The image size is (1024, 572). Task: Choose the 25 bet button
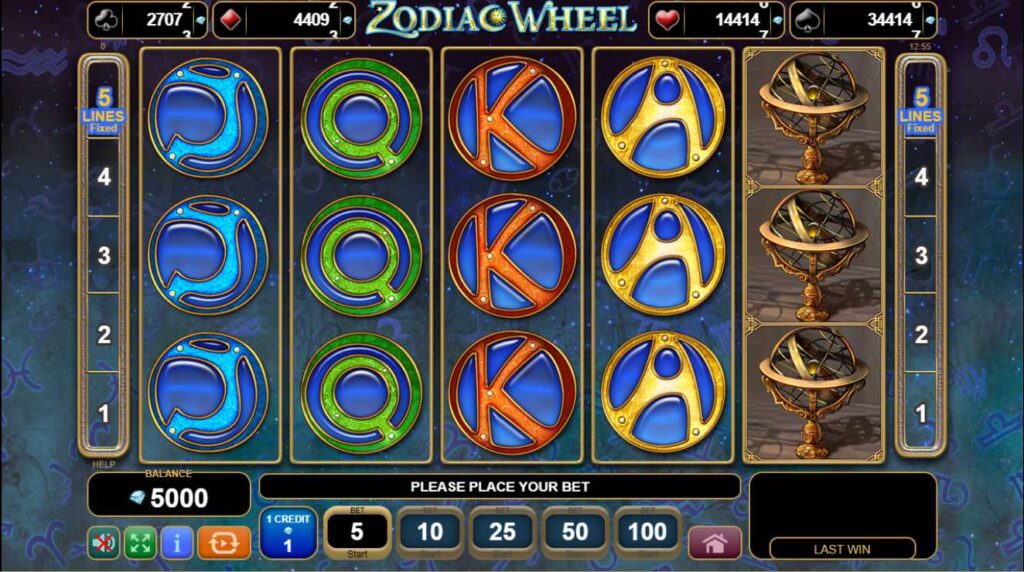point(503,531)
